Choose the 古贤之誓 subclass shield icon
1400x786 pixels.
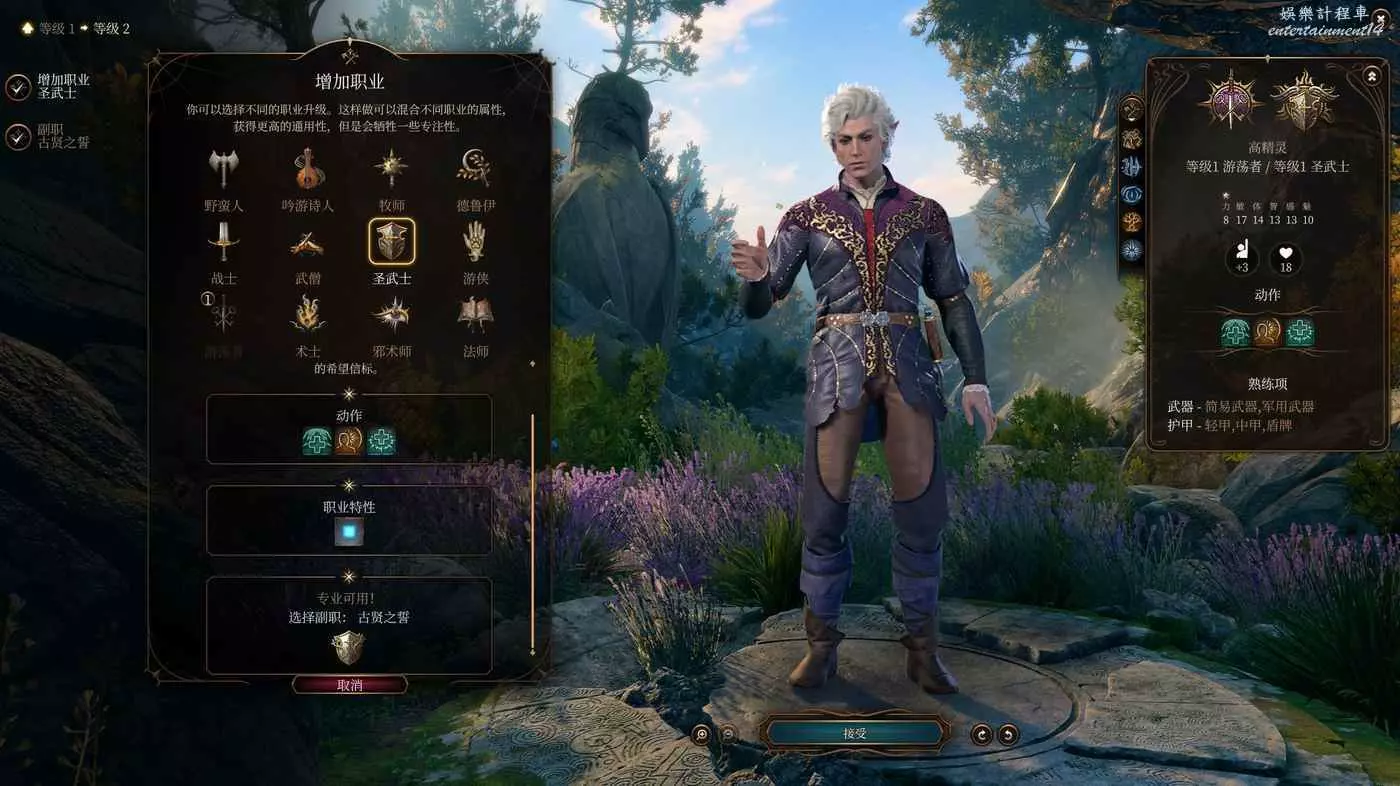point(348,648)
